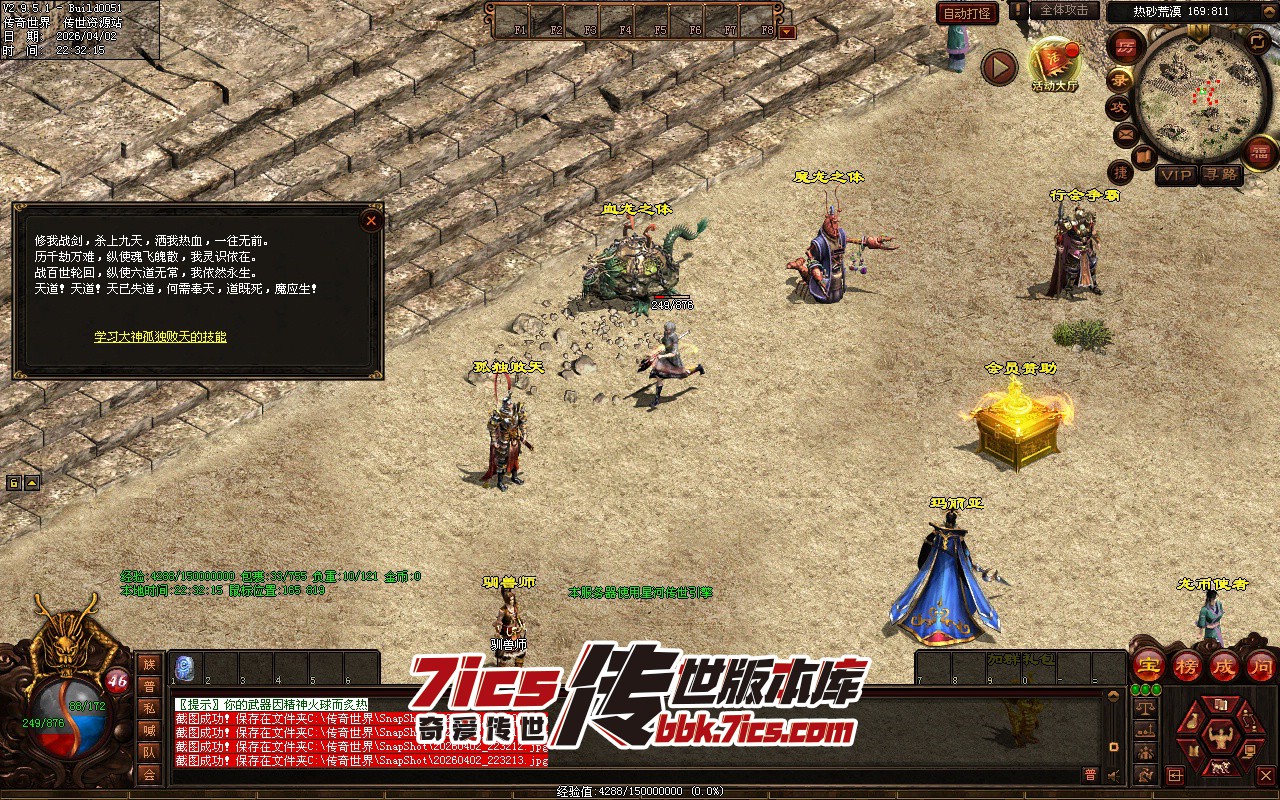Click the scales trade icon
Image resolution: width=1280 pixels, height=800 pixels.
coord(1146,706)
